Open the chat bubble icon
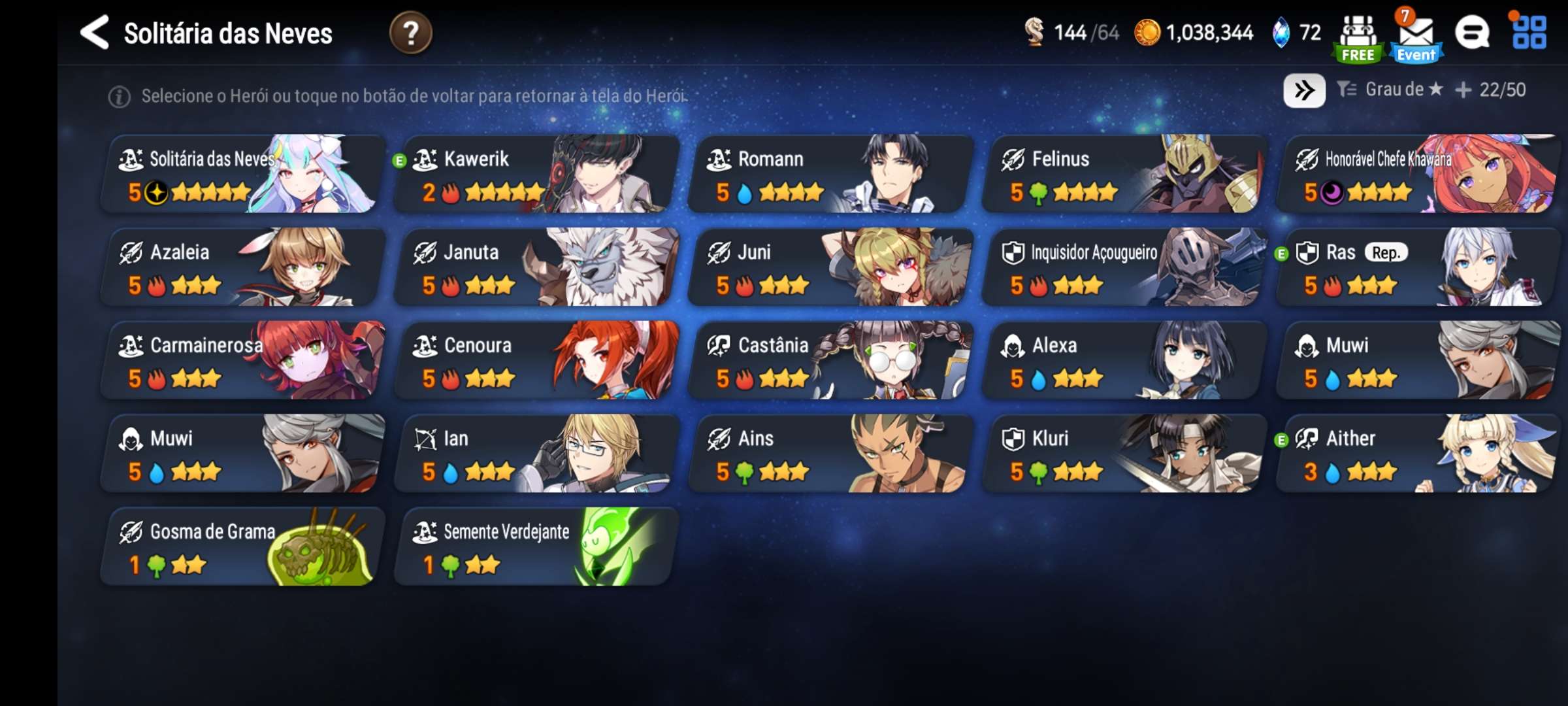 (x=1472, y=33)
